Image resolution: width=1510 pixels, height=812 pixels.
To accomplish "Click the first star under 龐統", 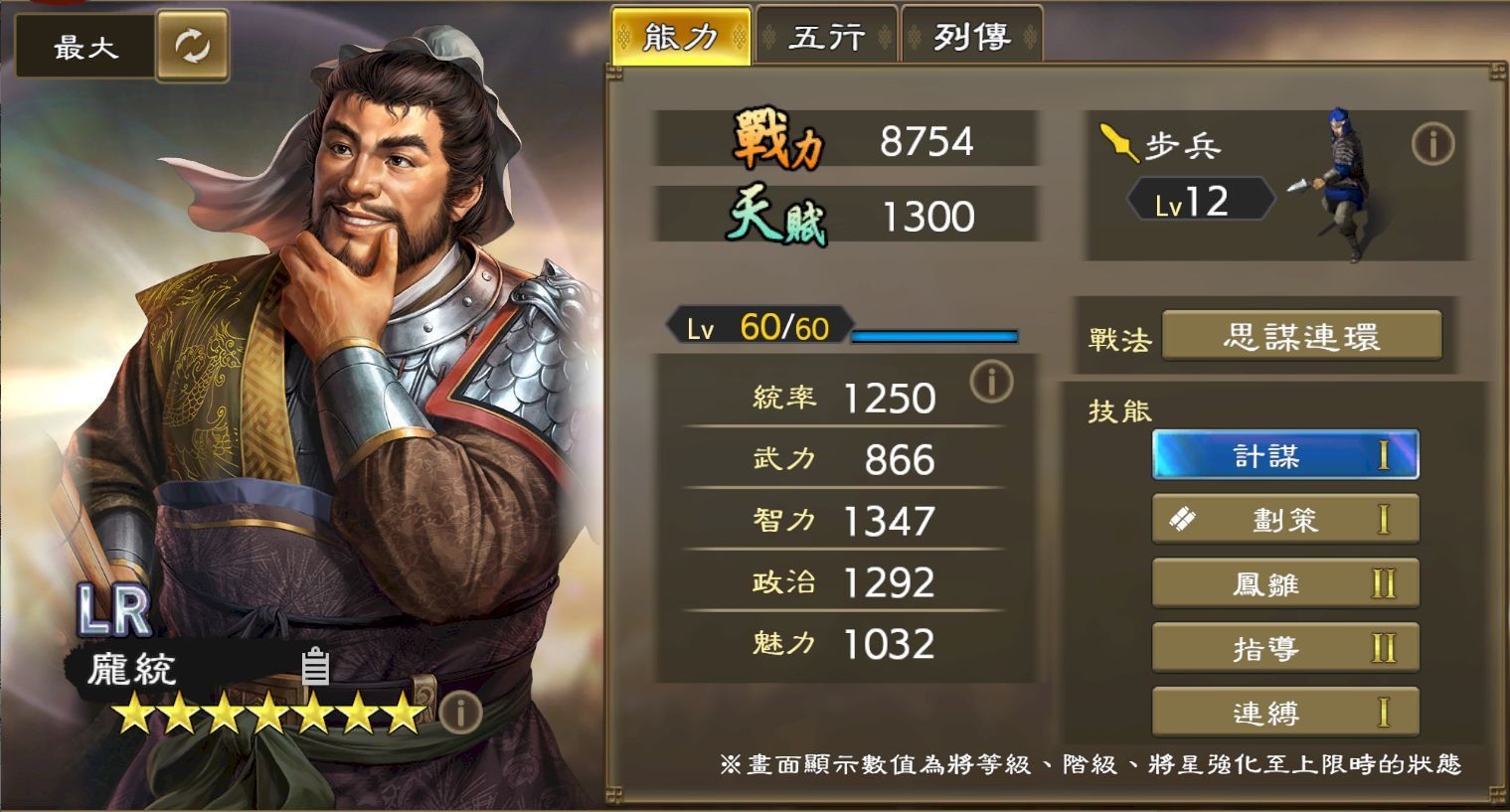I will [133, 711].
